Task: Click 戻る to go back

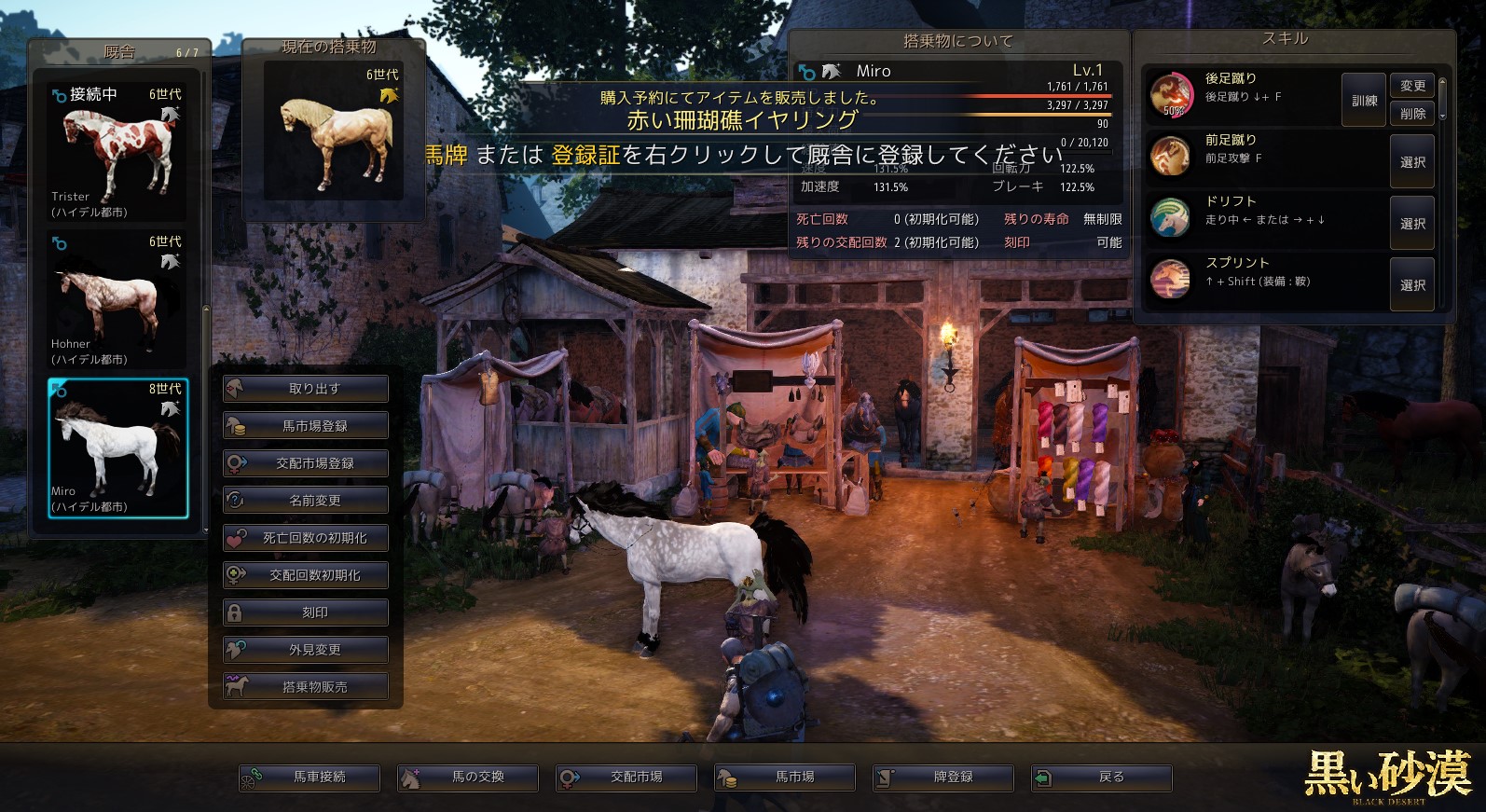Action: coord(1102,777)
